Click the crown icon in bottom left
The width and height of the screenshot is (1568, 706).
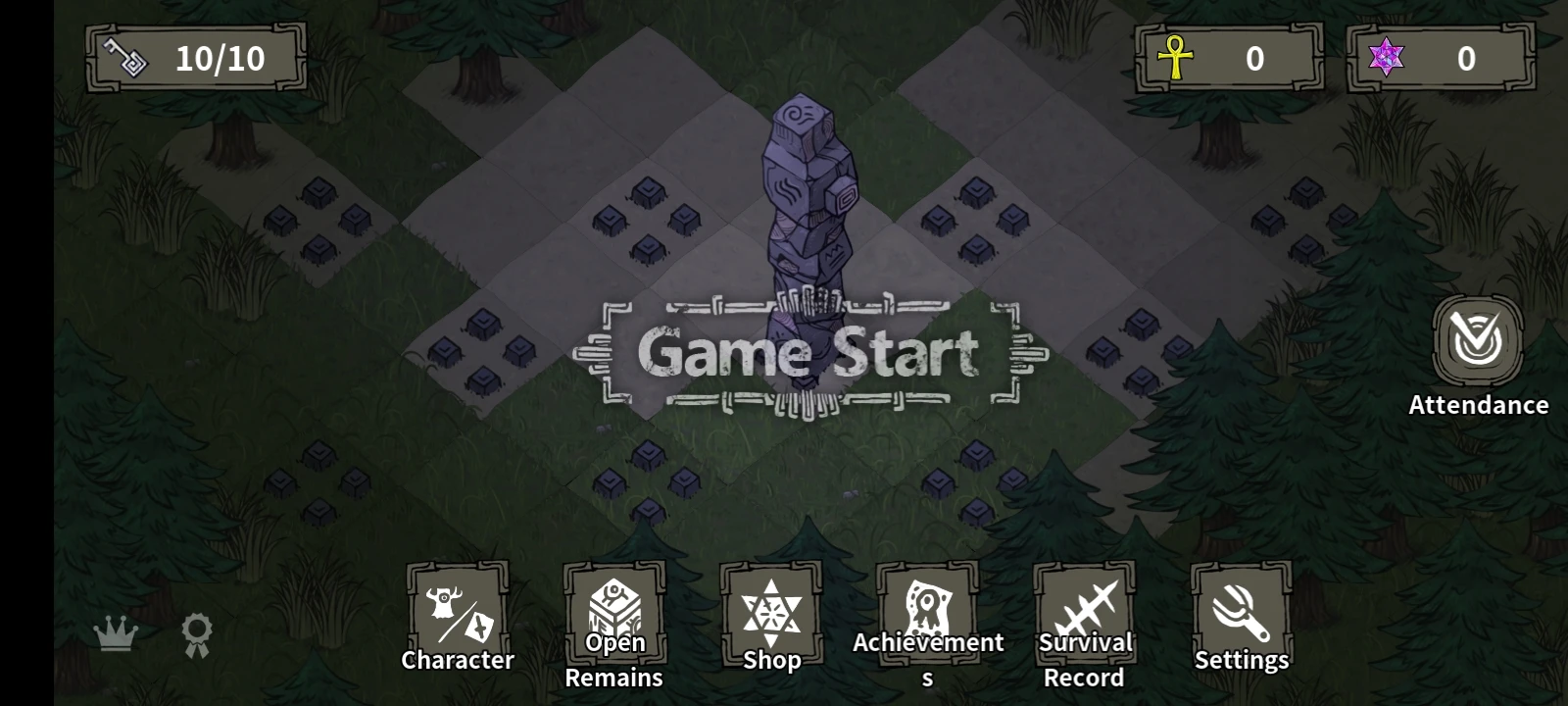coord(117,633)
